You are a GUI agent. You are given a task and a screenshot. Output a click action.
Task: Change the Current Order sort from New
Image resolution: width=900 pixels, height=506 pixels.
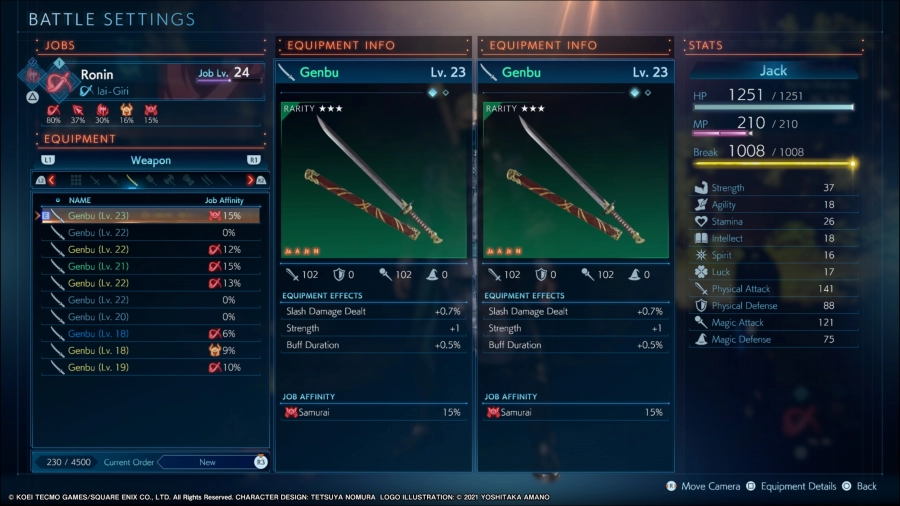(208, 462)
